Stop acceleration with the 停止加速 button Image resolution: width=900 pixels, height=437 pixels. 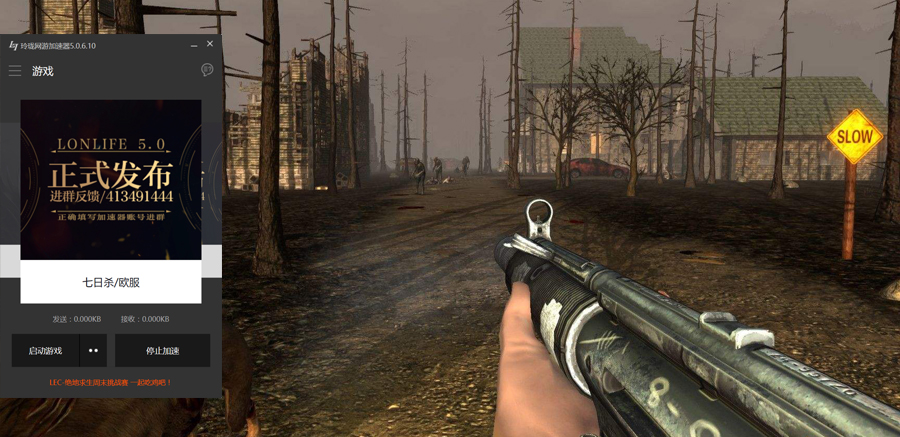pyautogui.click(x=162, y=351)
